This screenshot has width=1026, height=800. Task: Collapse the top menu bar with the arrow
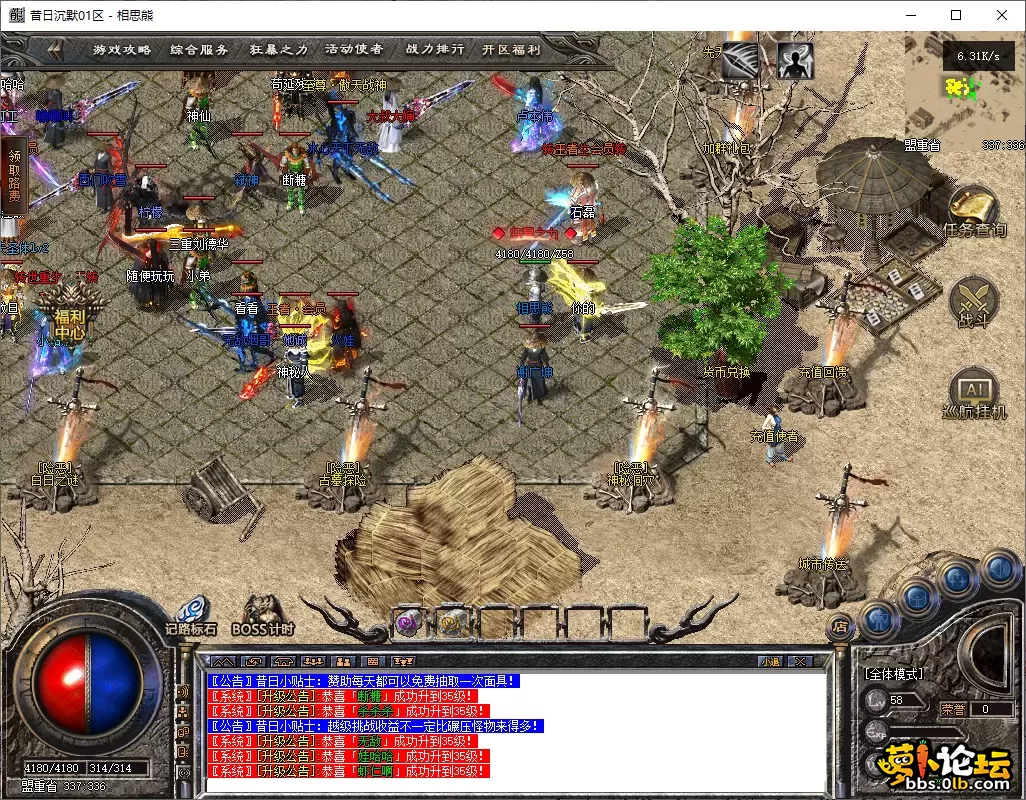click(53, 49)
